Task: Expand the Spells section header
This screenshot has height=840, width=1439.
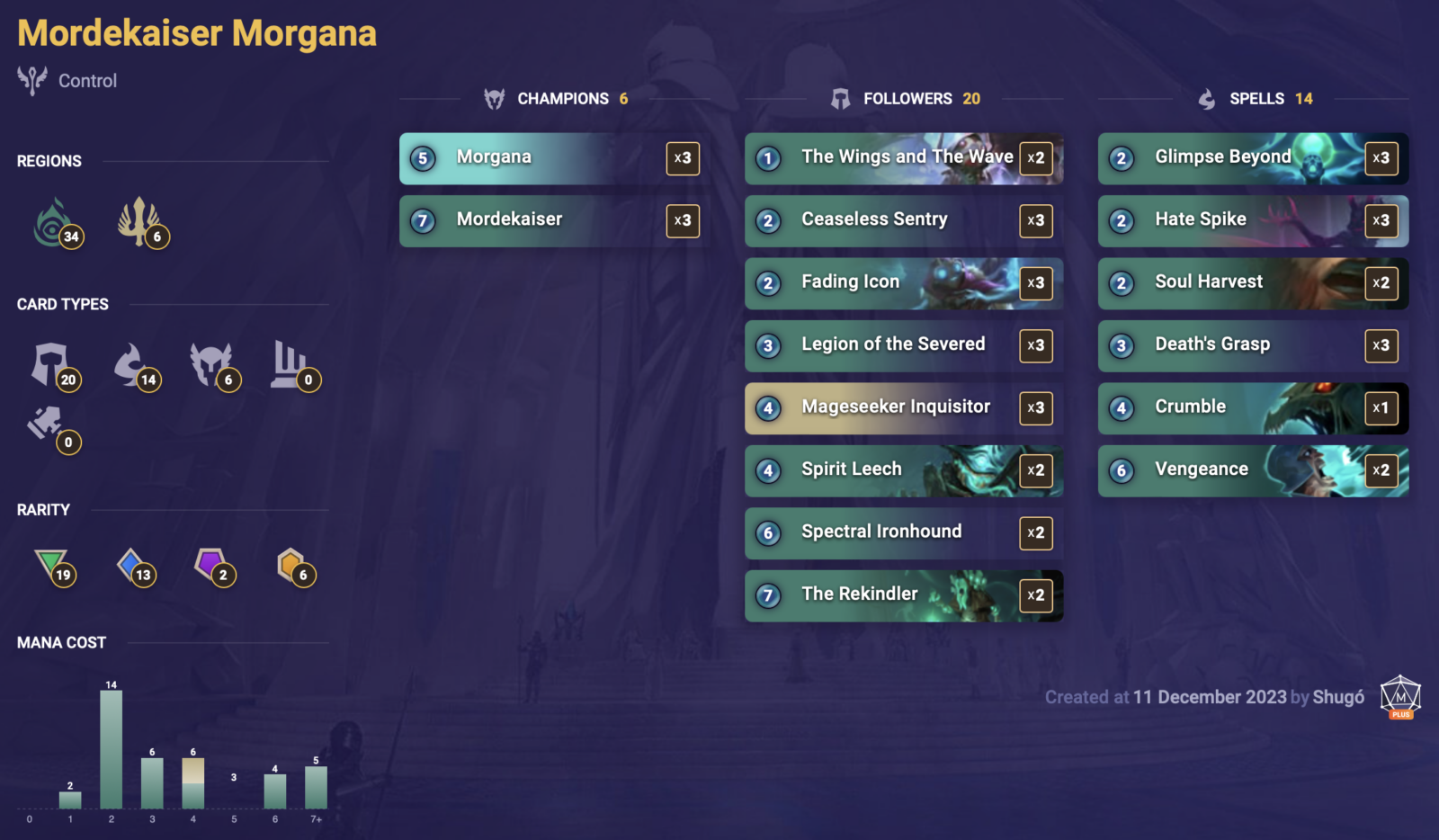Action: 1257,99
